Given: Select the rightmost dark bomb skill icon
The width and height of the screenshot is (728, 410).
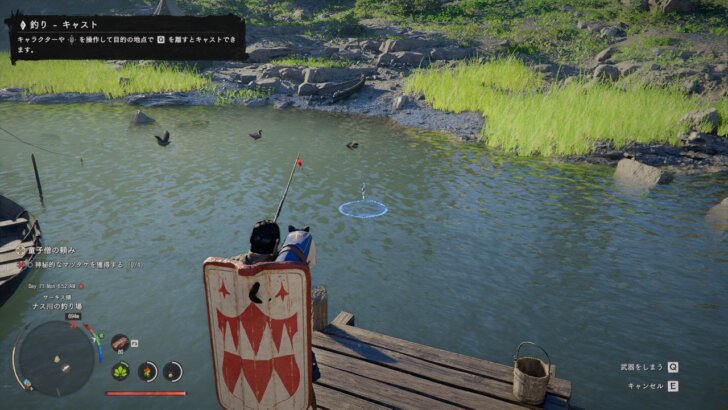Looking at the screenshot, I should (173, 371).
